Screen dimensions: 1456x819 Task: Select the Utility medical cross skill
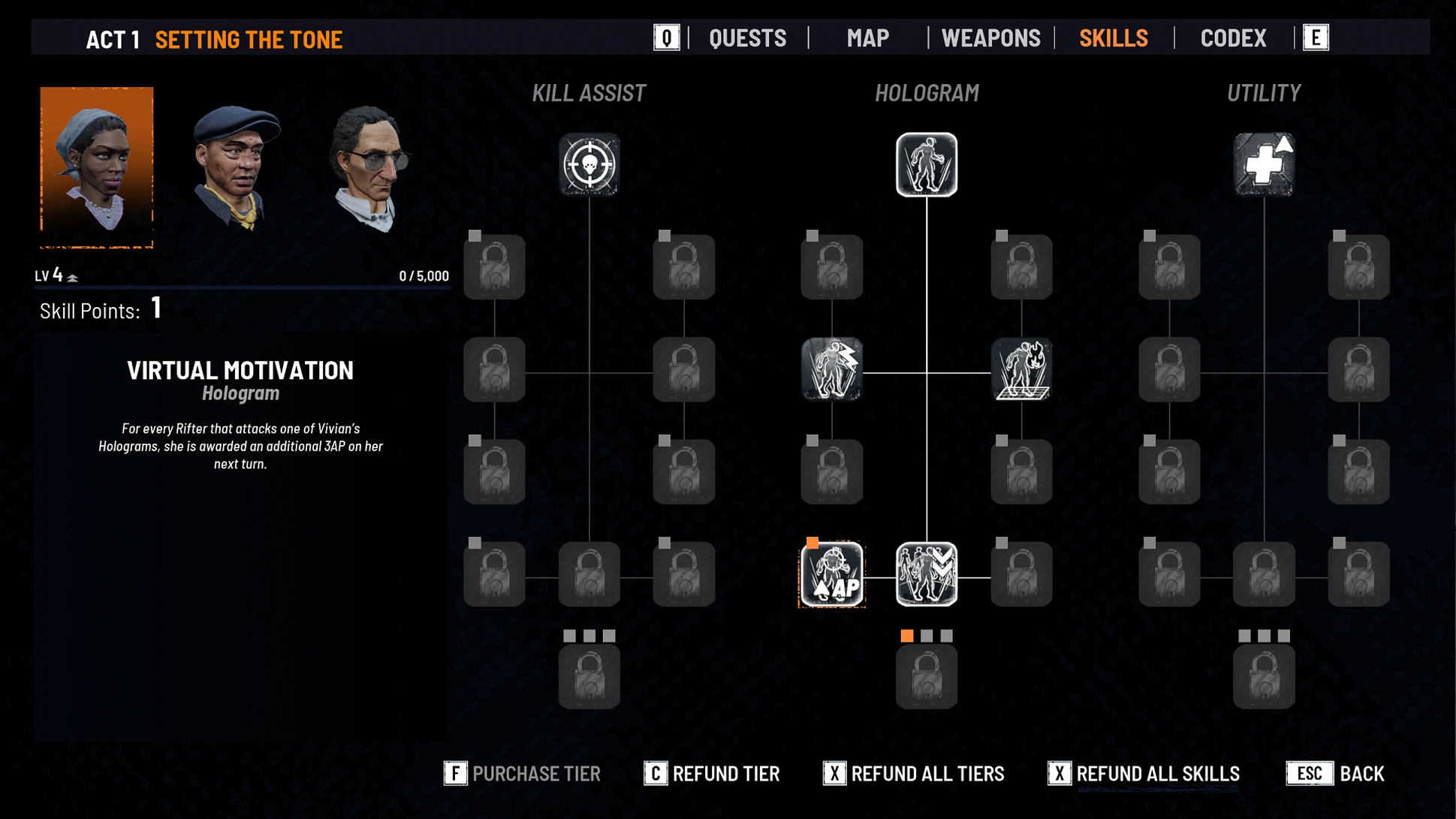pyautogui.click(x=1264, y=164)
